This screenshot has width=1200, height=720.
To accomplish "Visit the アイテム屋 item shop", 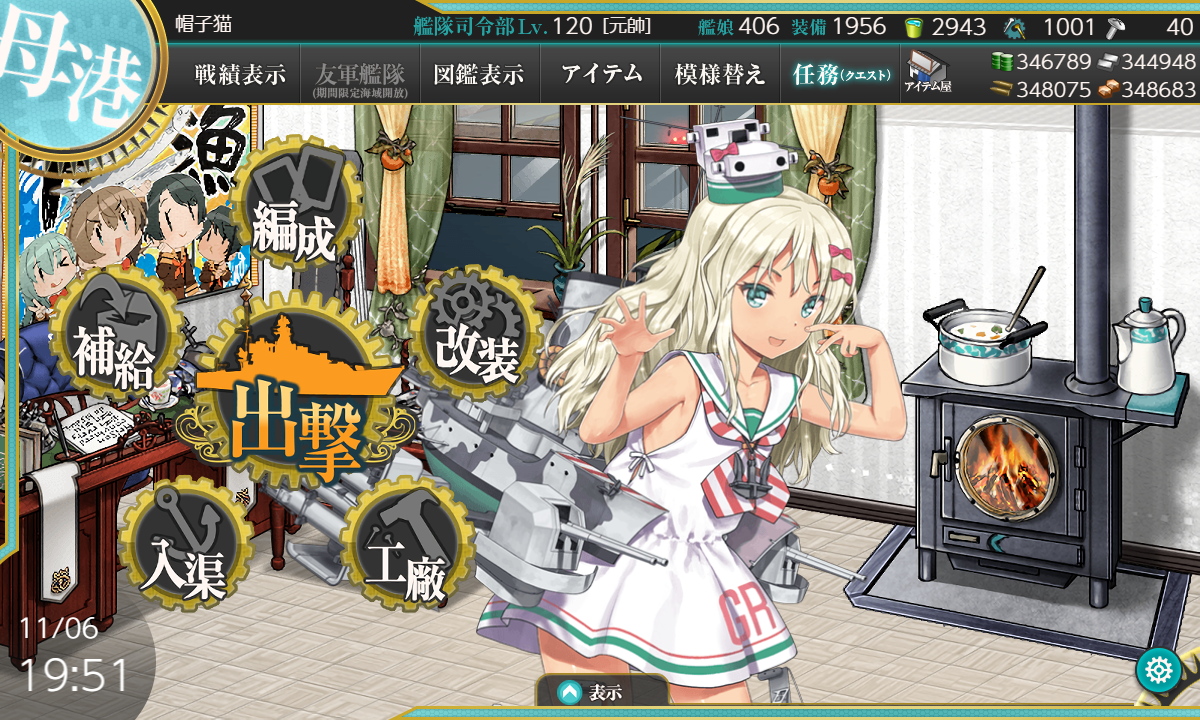I will pos(928,74).
